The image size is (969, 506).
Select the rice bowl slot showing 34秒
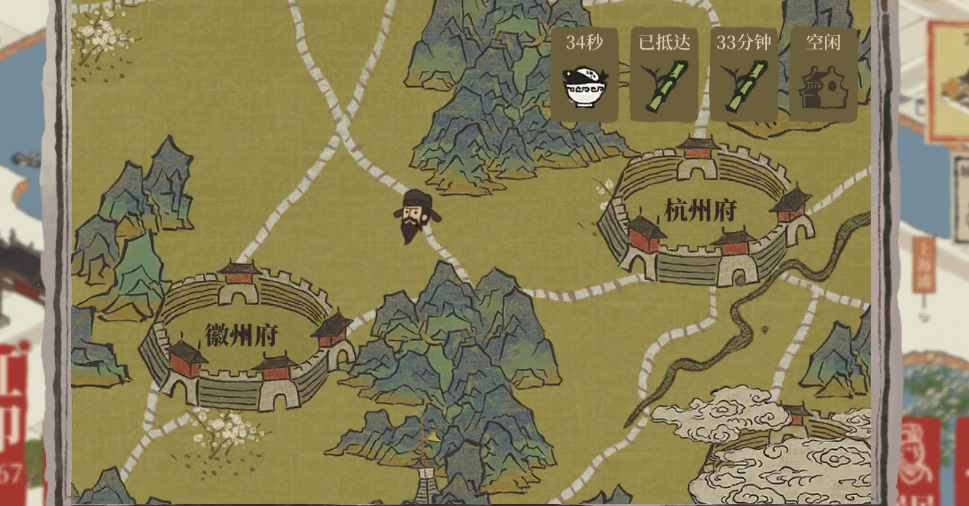pos(584,75)
